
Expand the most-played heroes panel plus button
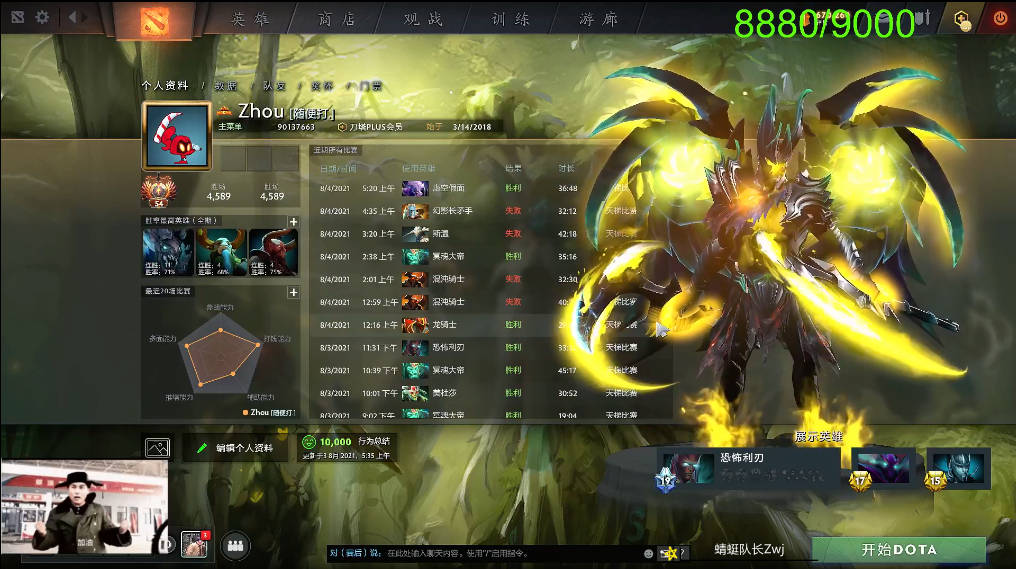tap(293, 221)
